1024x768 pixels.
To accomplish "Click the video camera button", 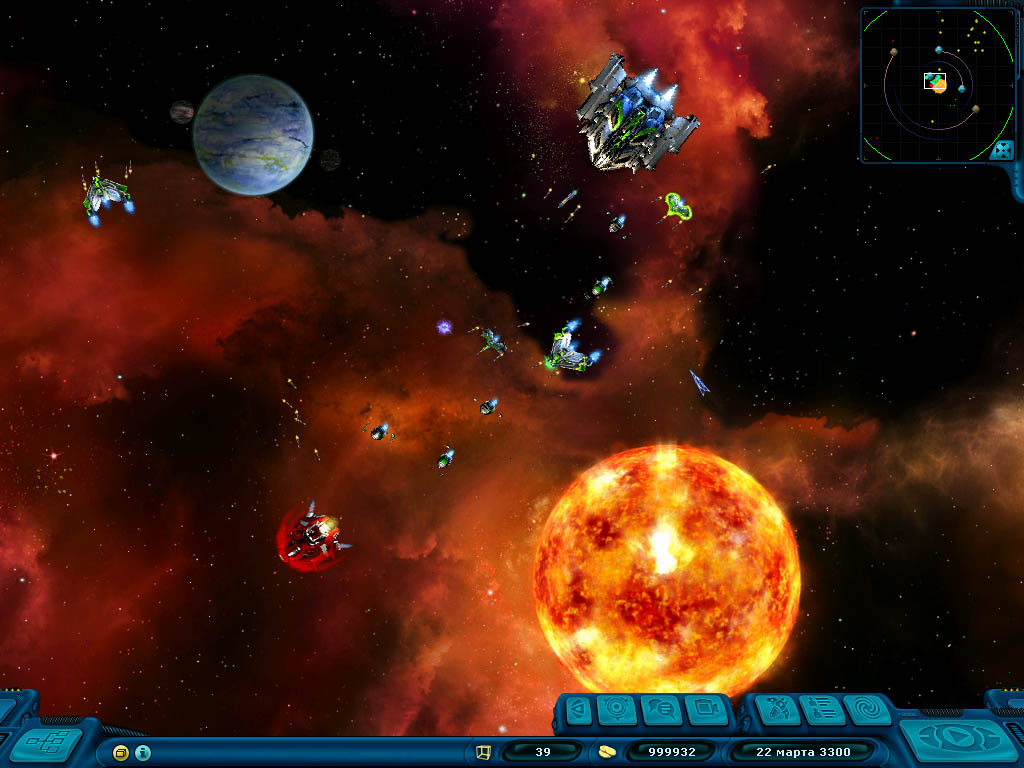I will click(x=706, y=710).
